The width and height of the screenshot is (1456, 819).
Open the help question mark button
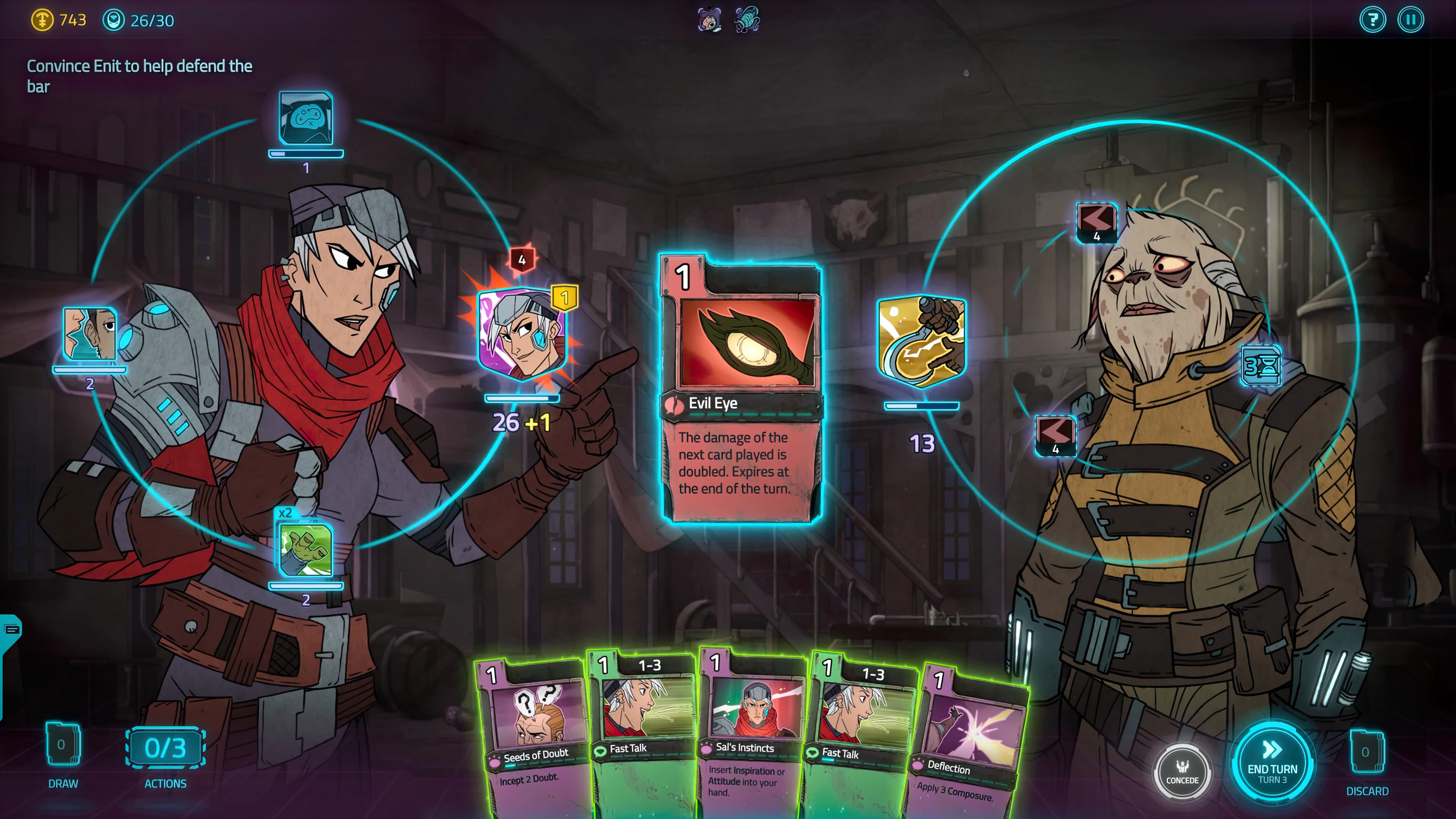point(1372,20)
